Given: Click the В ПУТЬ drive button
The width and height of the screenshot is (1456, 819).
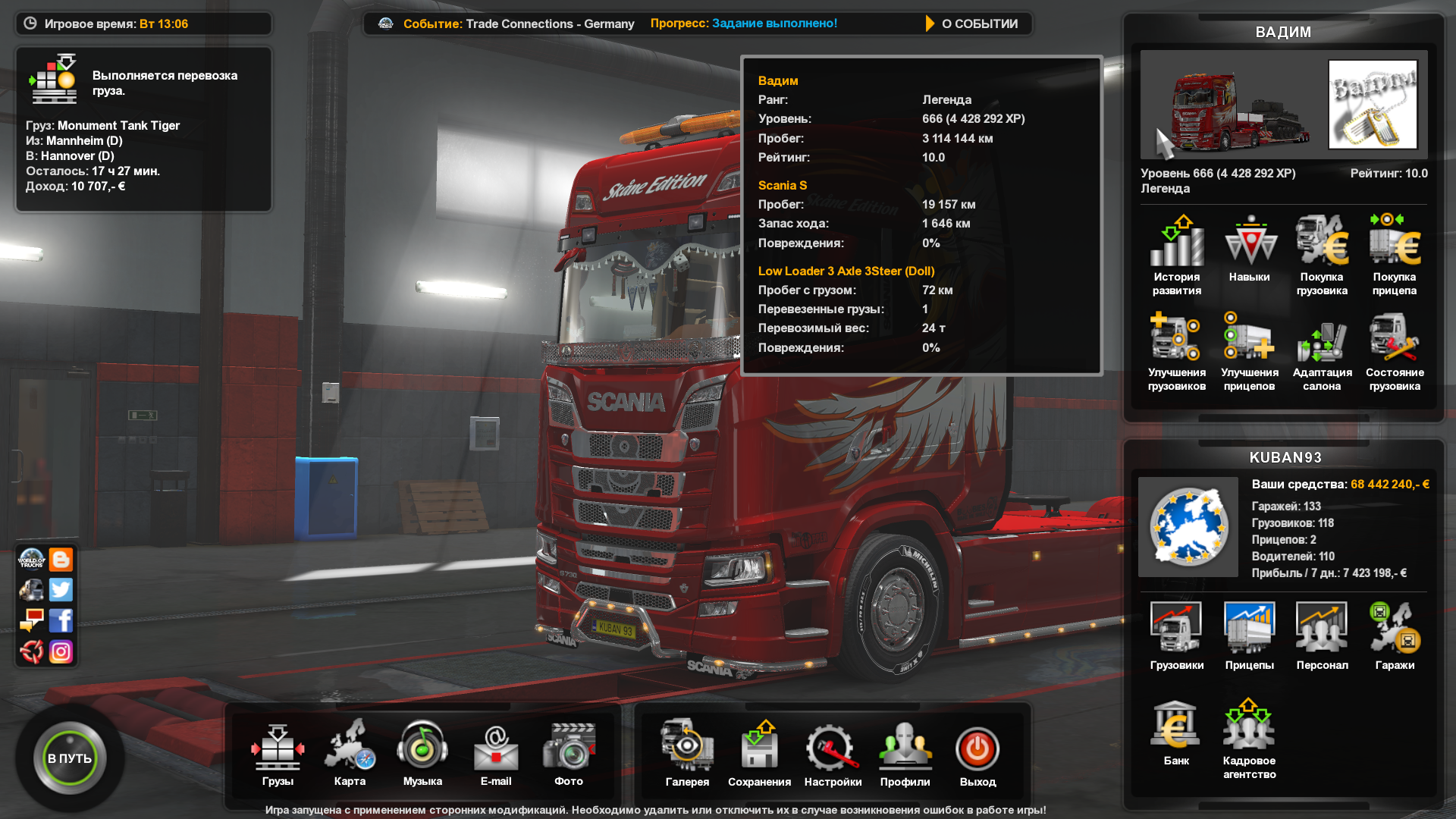Looking at the screenshot, I should (x=70, y=758).
